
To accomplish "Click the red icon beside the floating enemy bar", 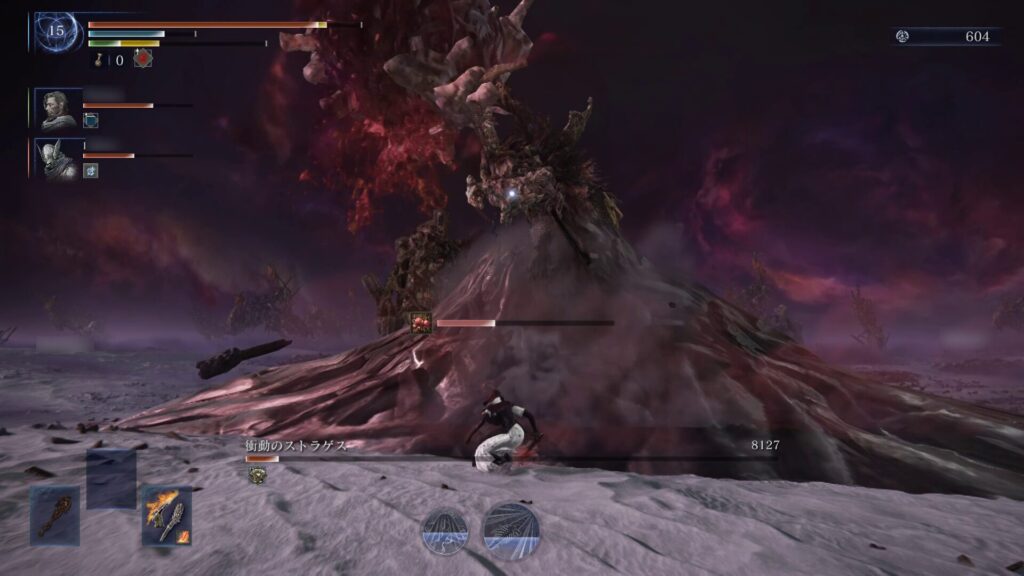I will click(x=421, y=323).
